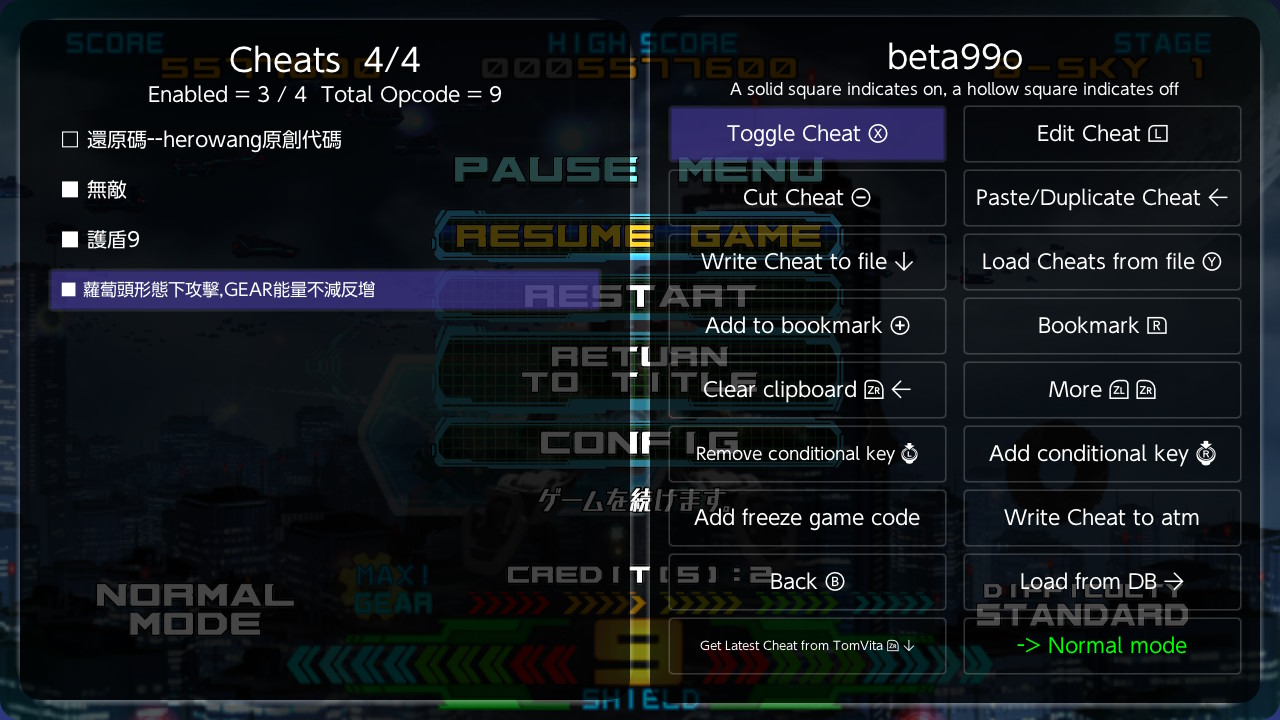This screenshot has width=1280, height=720.
Task: Select Cut Cheat
Action: (x=806, y=197)
